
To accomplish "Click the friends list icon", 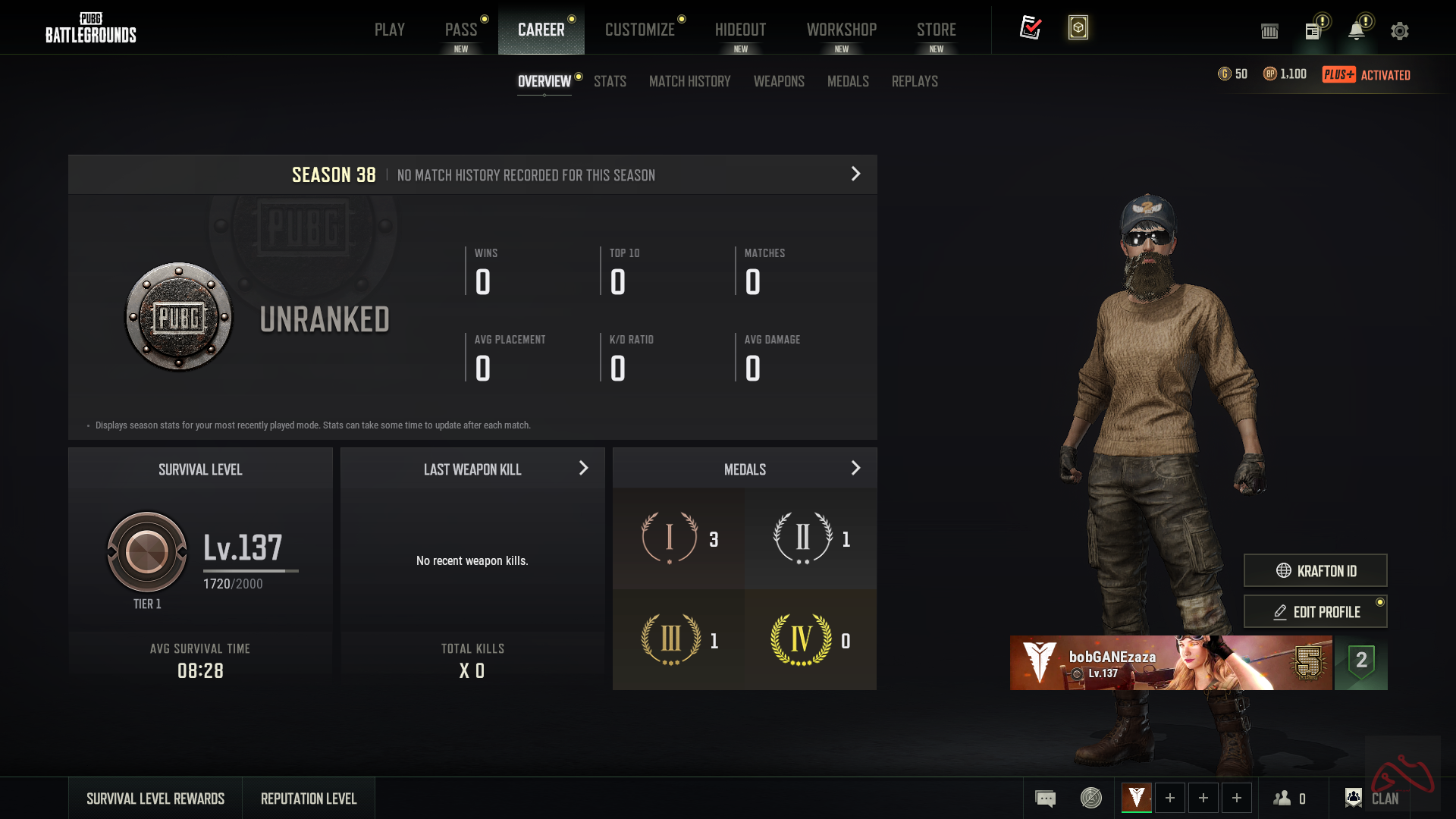I will (x=1284, y=798).
